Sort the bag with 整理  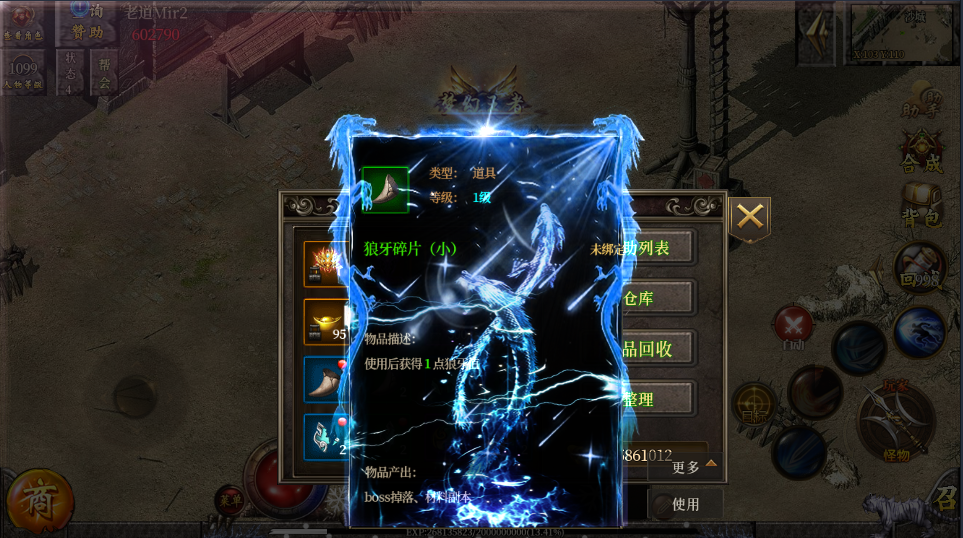point(657,399)
